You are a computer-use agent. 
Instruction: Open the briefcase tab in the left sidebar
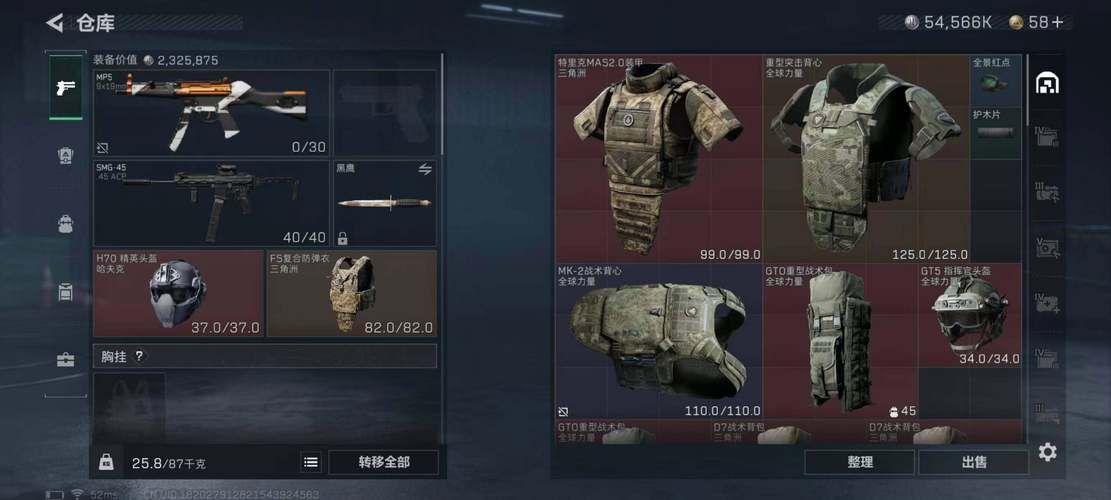[x=66, y=360]
